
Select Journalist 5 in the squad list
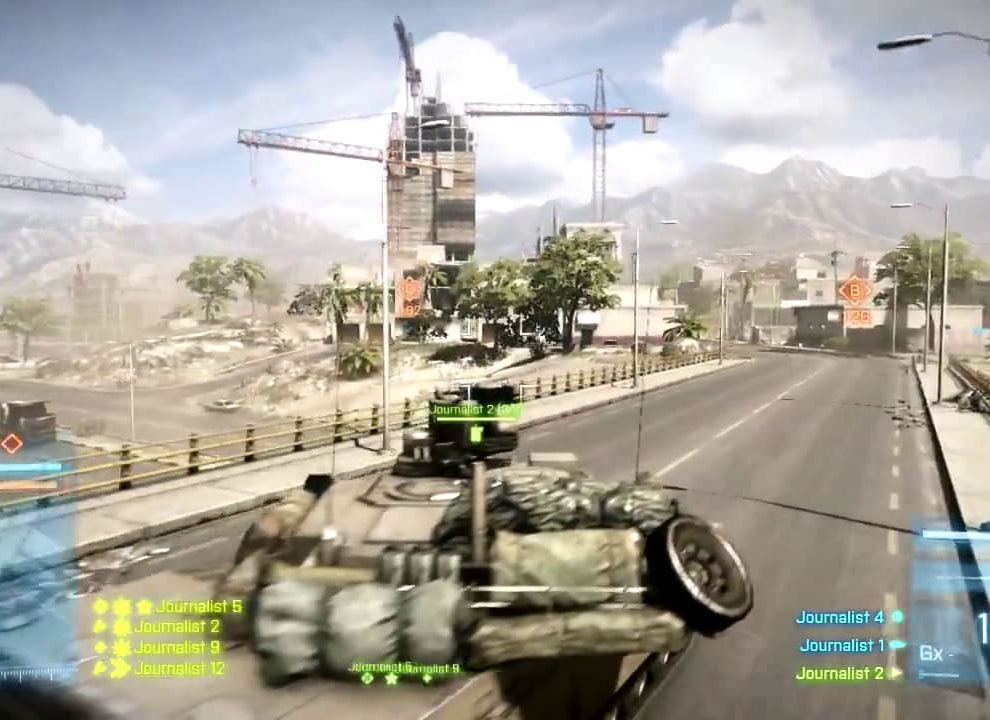click(x=197, y=606)
